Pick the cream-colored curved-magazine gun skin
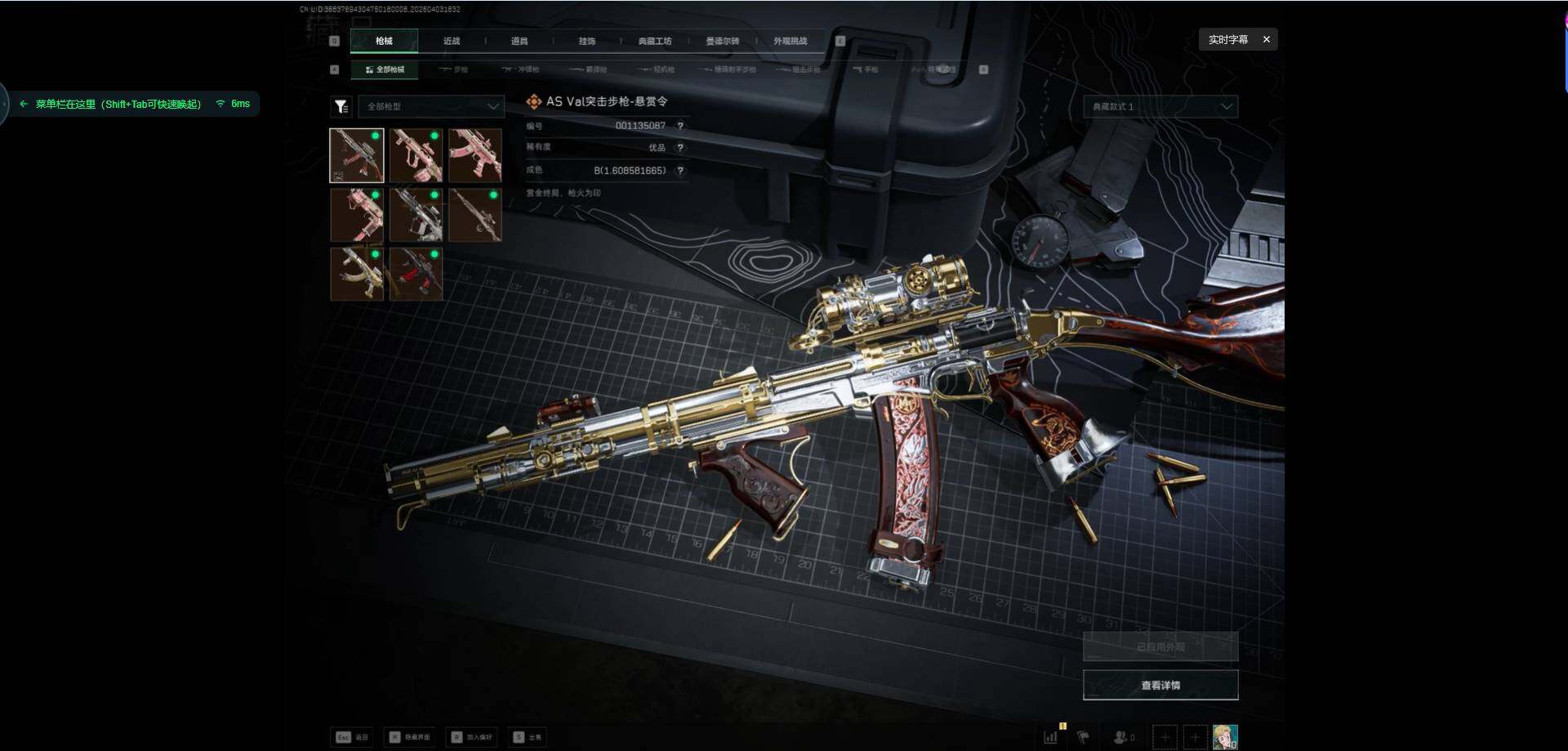Image resolution: width=1568 pixels, height=751 pixels. pyautogui.click(x=357, y=275)
